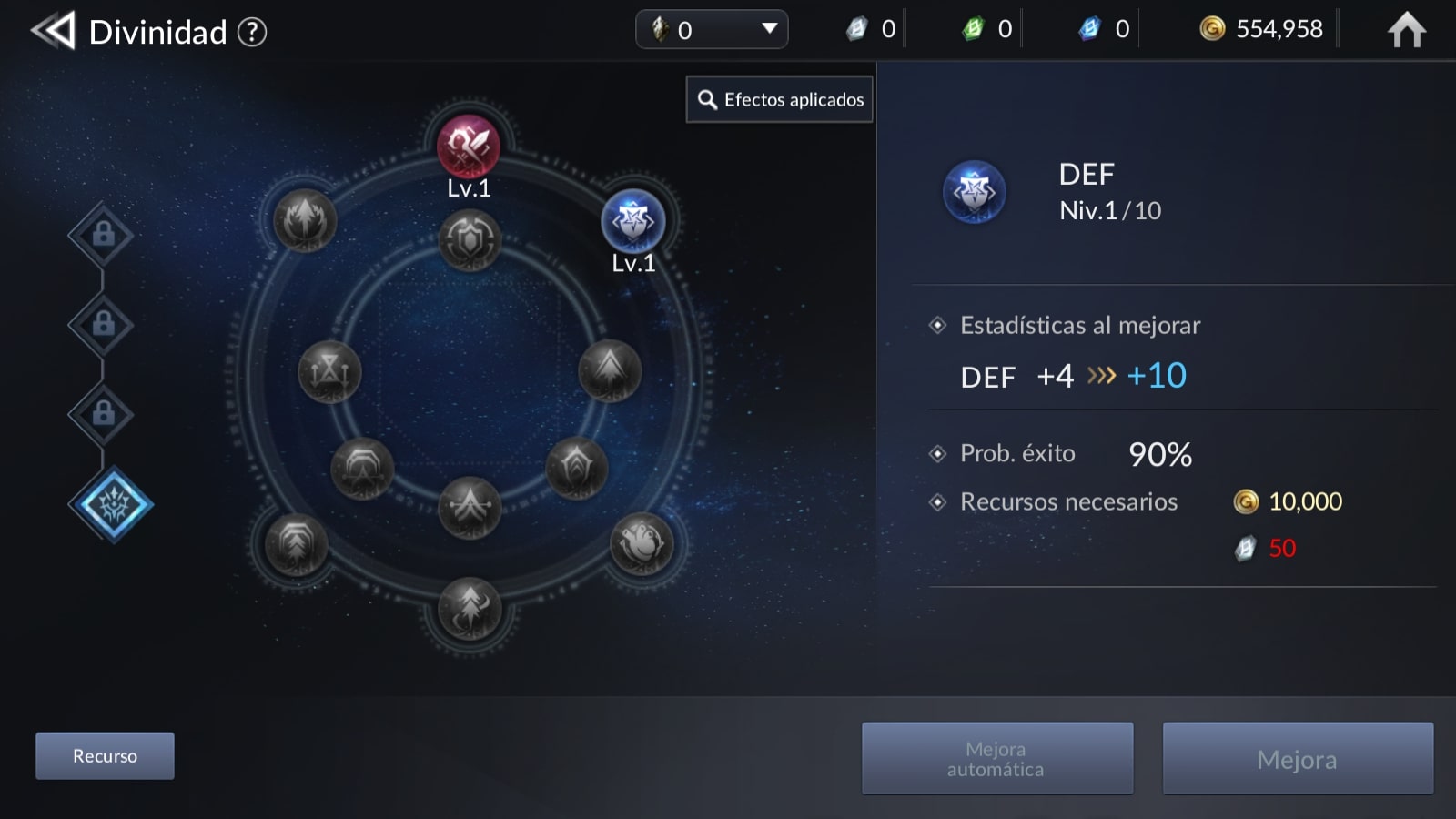Click the Mejora upgrade button

[1298, 759]
